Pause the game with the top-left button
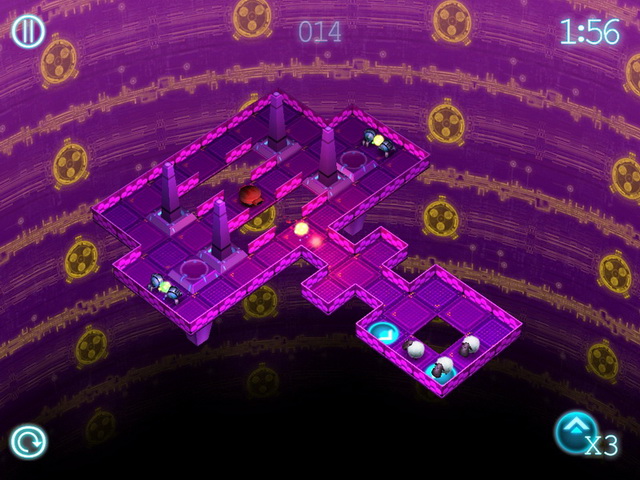This screenshot has width=640, height=480. tap(28, 31)
